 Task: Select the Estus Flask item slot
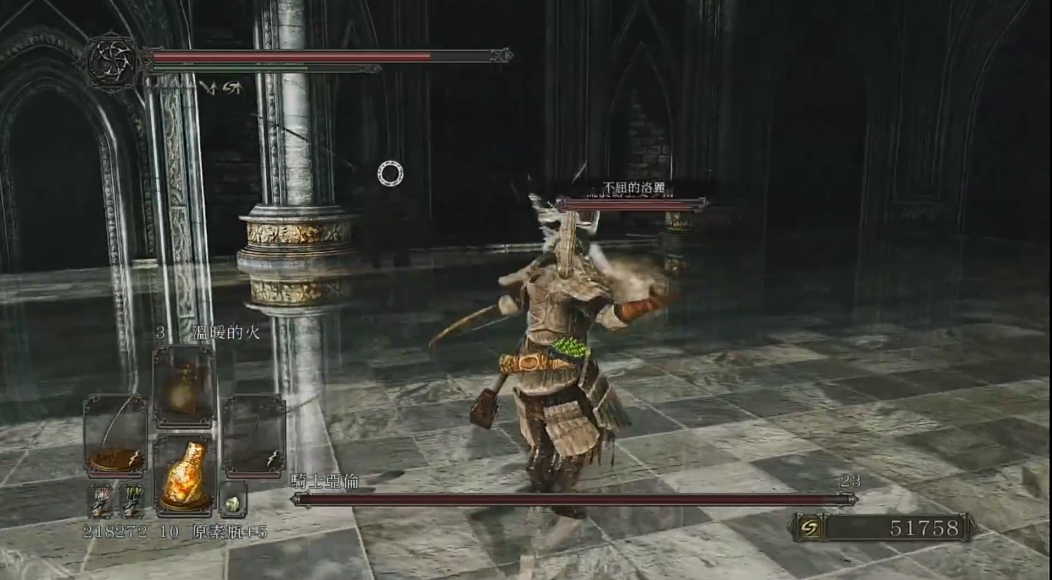click(185, 473)
